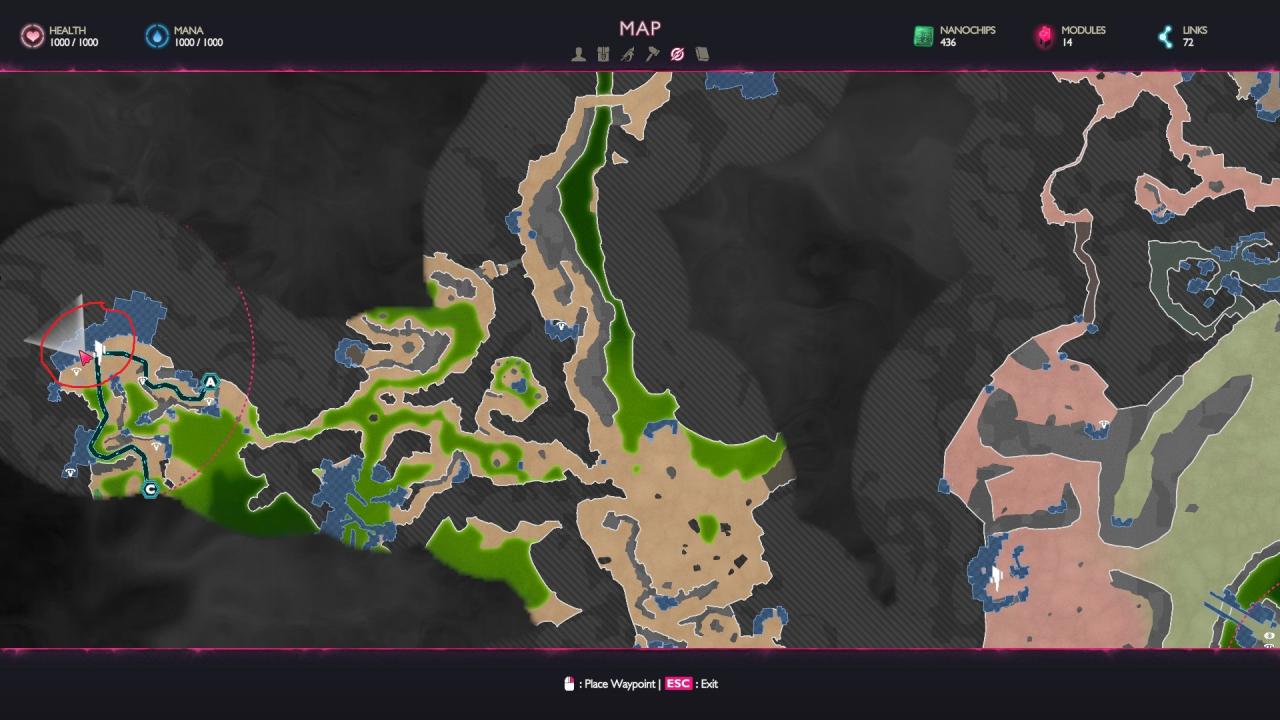Select the white marker on the pink region
Viewport: 1280px width, 720px height.
[996, 575]
